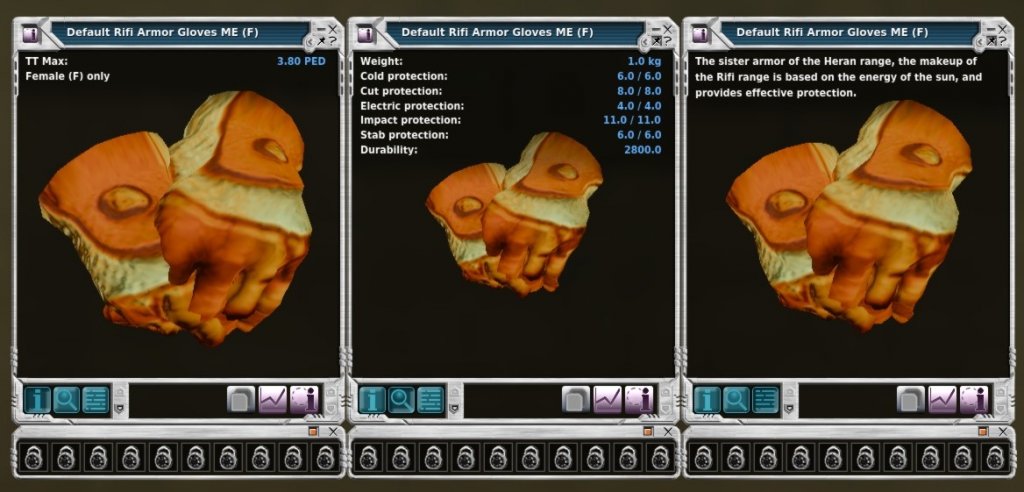Close the item window showing TT Max

[x=334, y=29]
